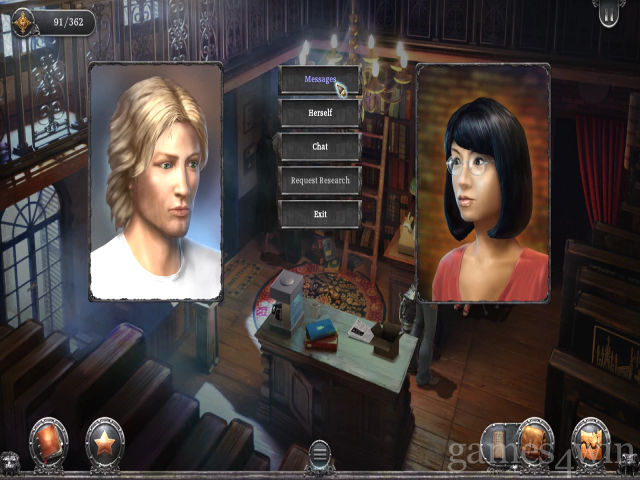Open the orange journal book icon

click(x=48, y=443)
